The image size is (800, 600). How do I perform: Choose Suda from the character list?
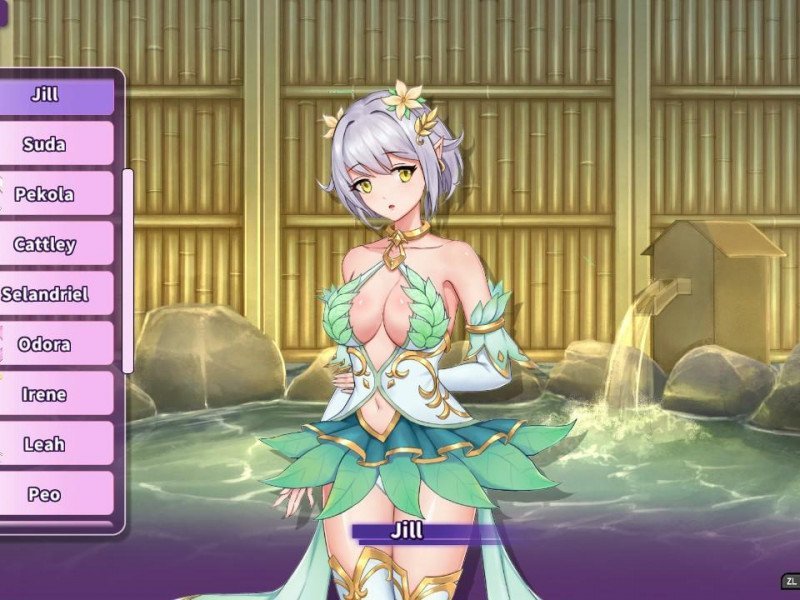(45, 144)
